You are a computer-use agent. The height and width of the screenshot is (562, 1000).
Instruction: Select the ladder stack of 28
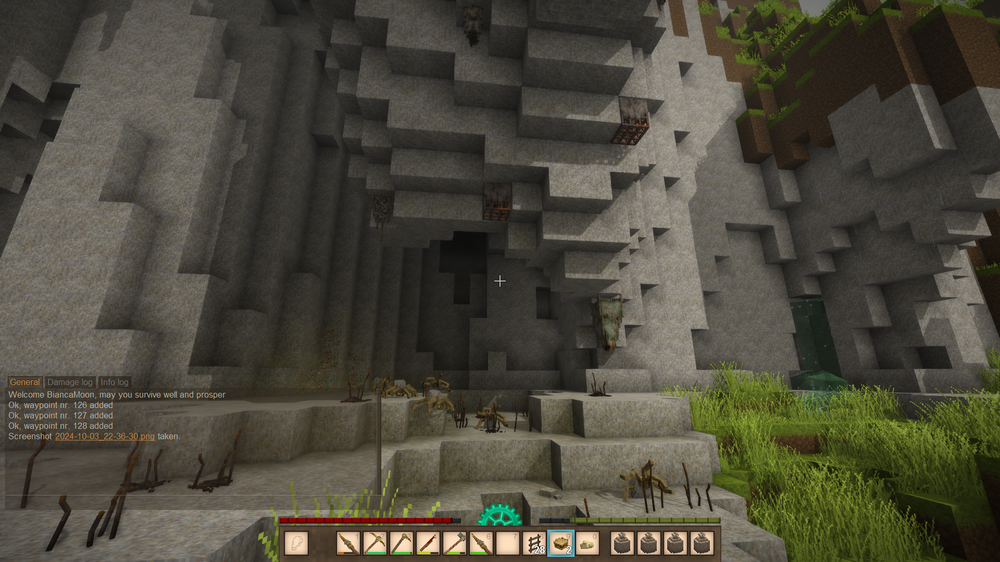click(x=535, y=543)
